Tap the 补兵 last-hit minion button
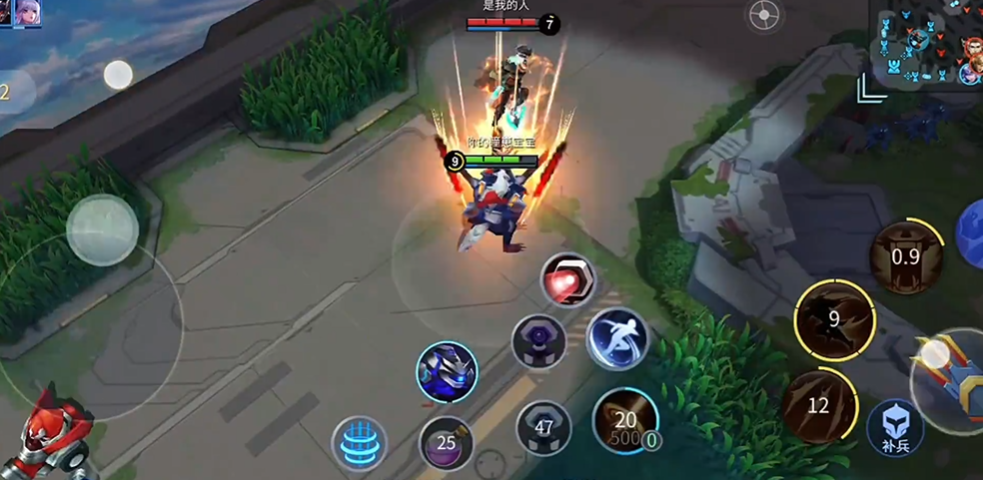 (895, 425)
